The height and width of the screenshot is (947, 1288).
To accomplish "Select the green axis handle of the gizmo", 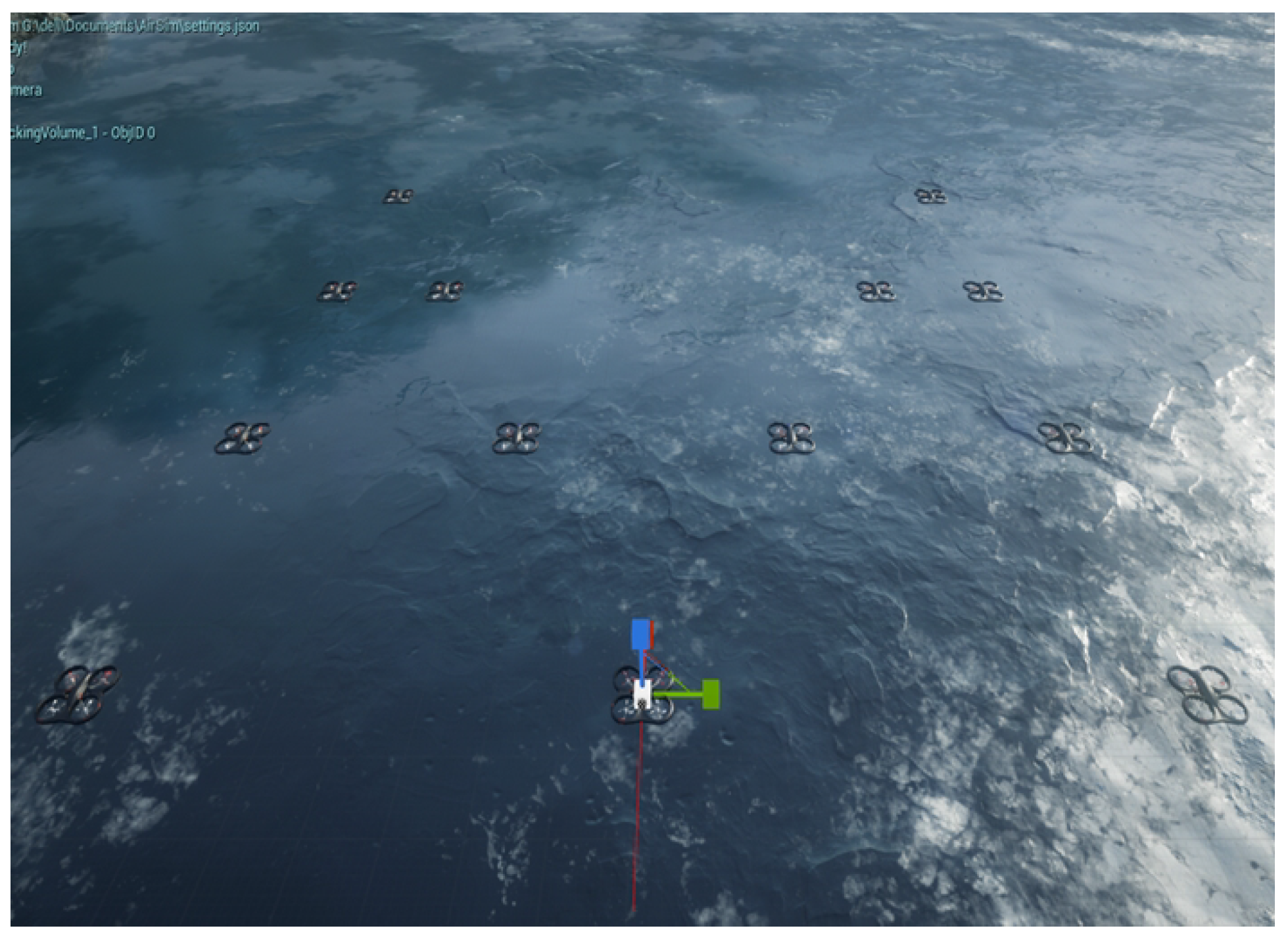I will point(711,694).
